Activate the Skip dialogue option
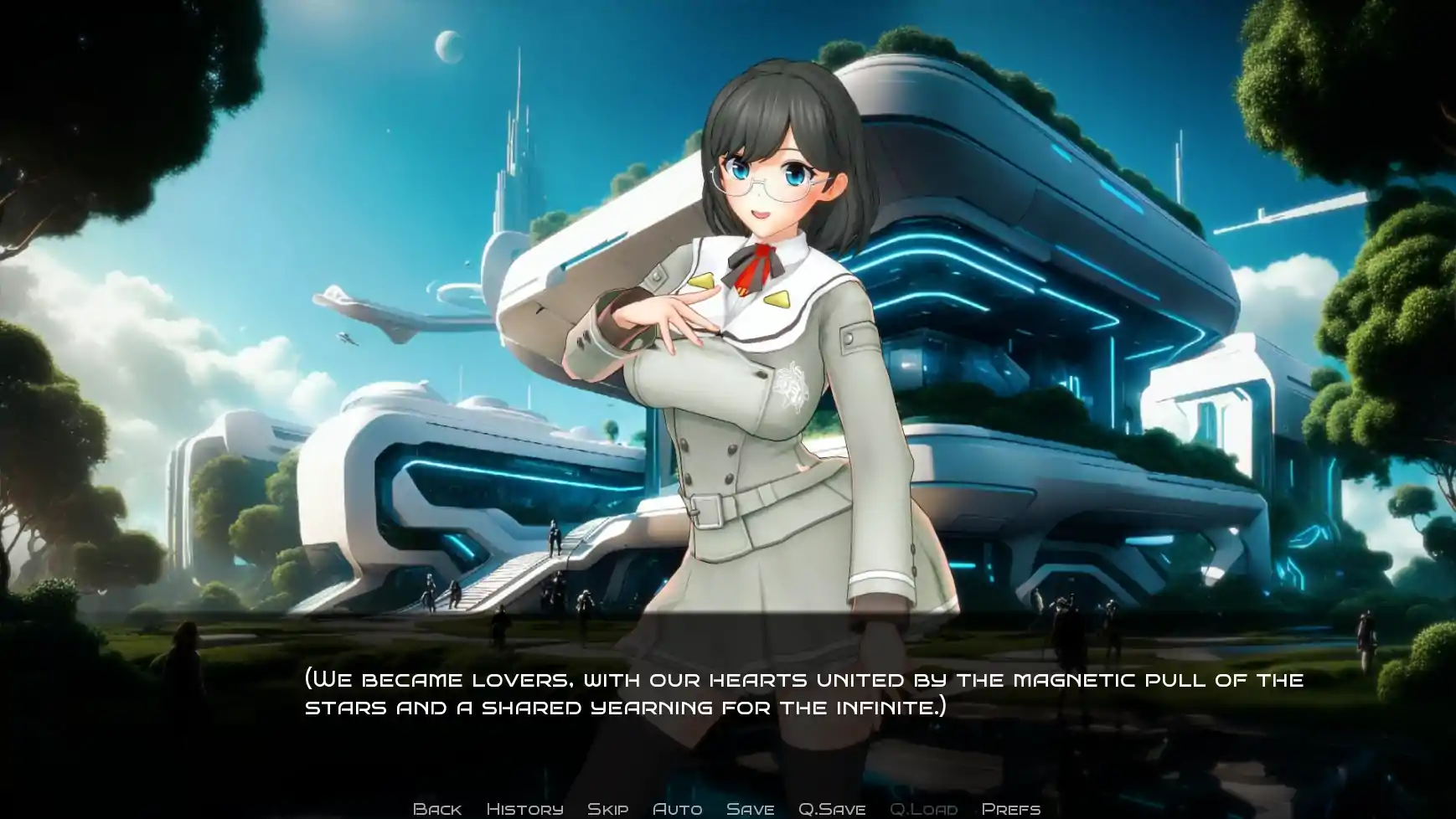The width and height of the screenshot is (1456, 819). point(607,808)
